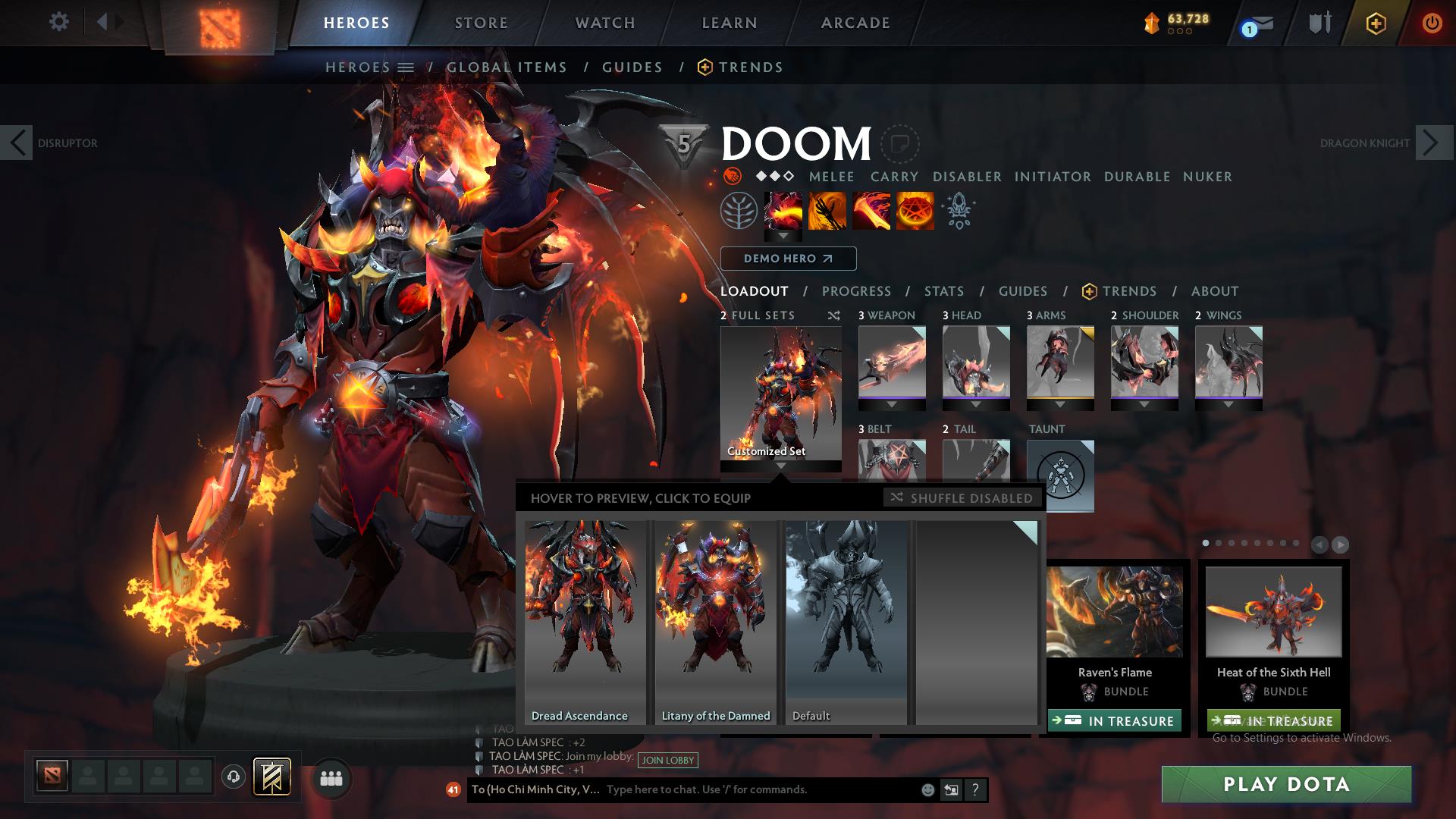Viewport: 1456px width, 819px height.
Task: Click the Dota Plus hexagon icon
Action: (x=1375, y=23)
